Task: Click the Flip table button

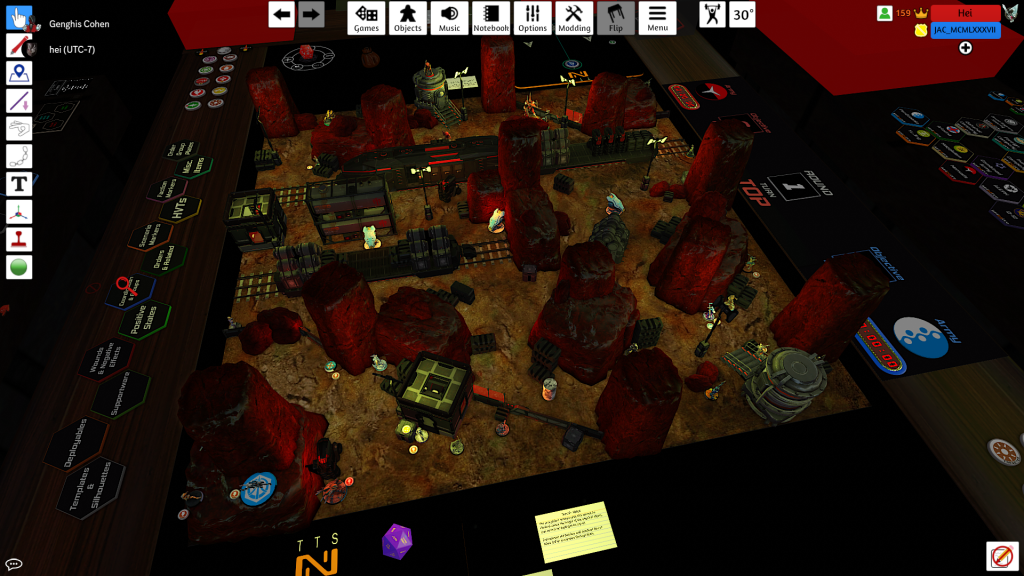Action: click(615, 18)
